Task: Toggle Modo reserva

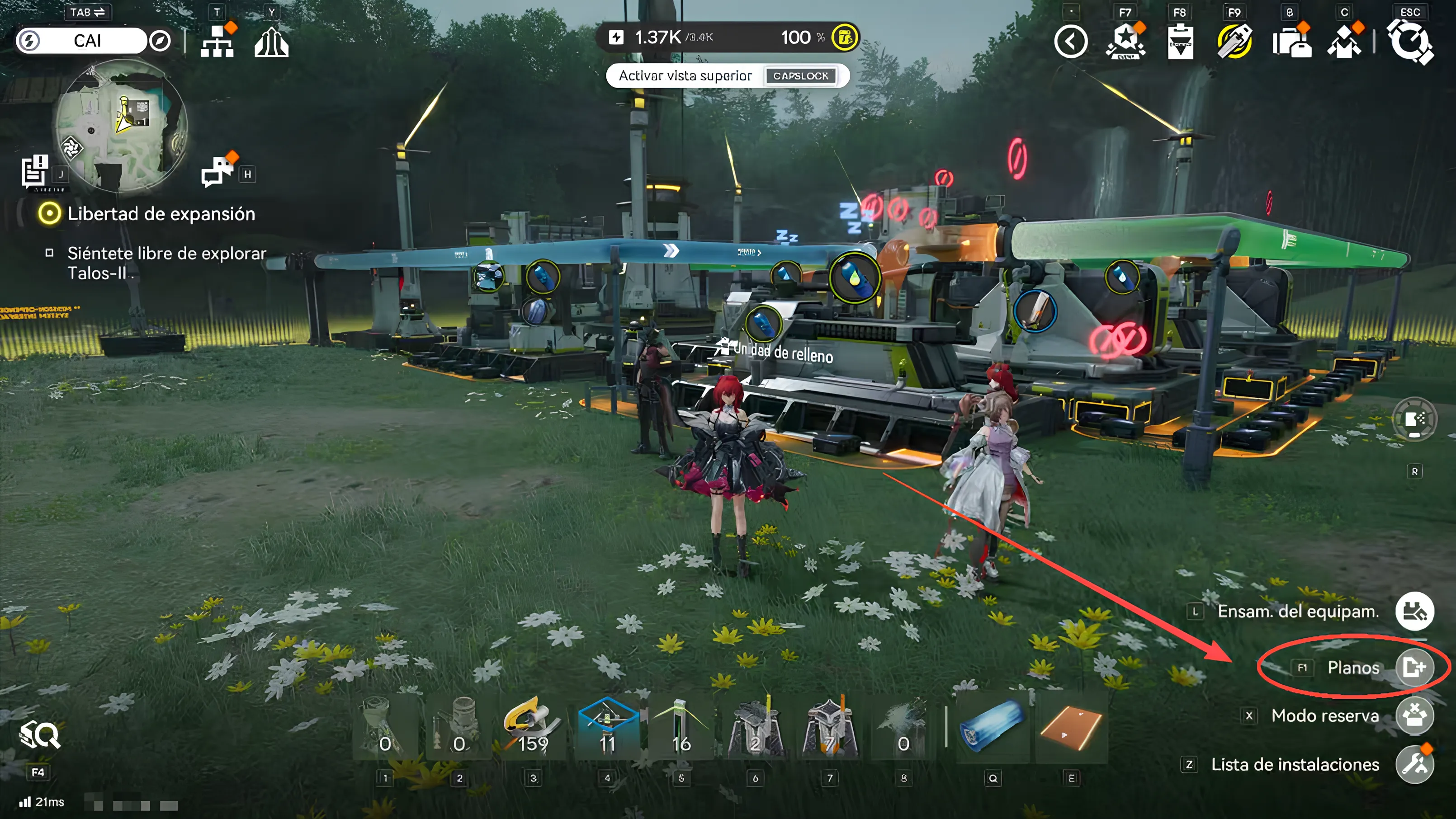Action: (1414, 716)
